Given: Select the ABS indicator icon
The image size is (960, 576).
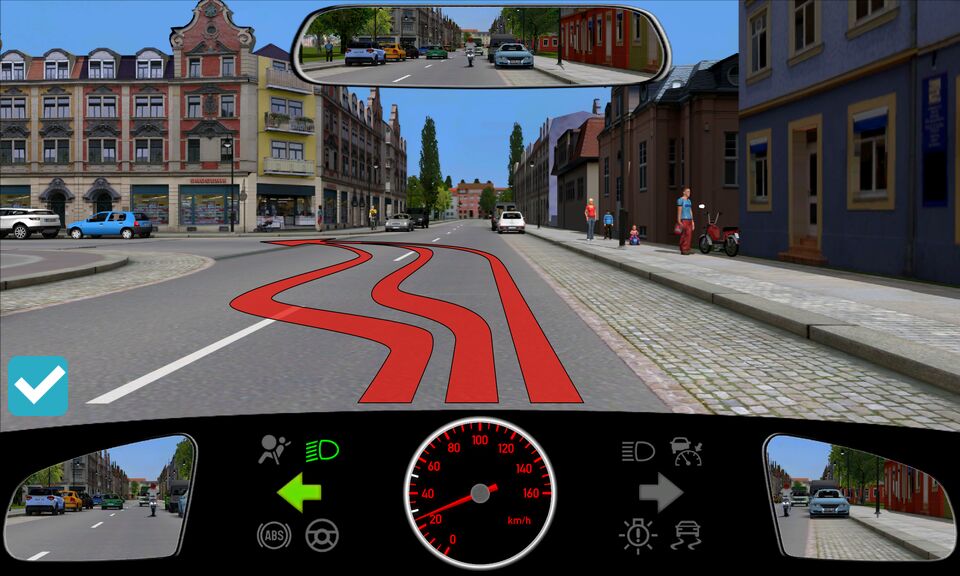Looking at the screenshot, I should click(x=272, y=535).
